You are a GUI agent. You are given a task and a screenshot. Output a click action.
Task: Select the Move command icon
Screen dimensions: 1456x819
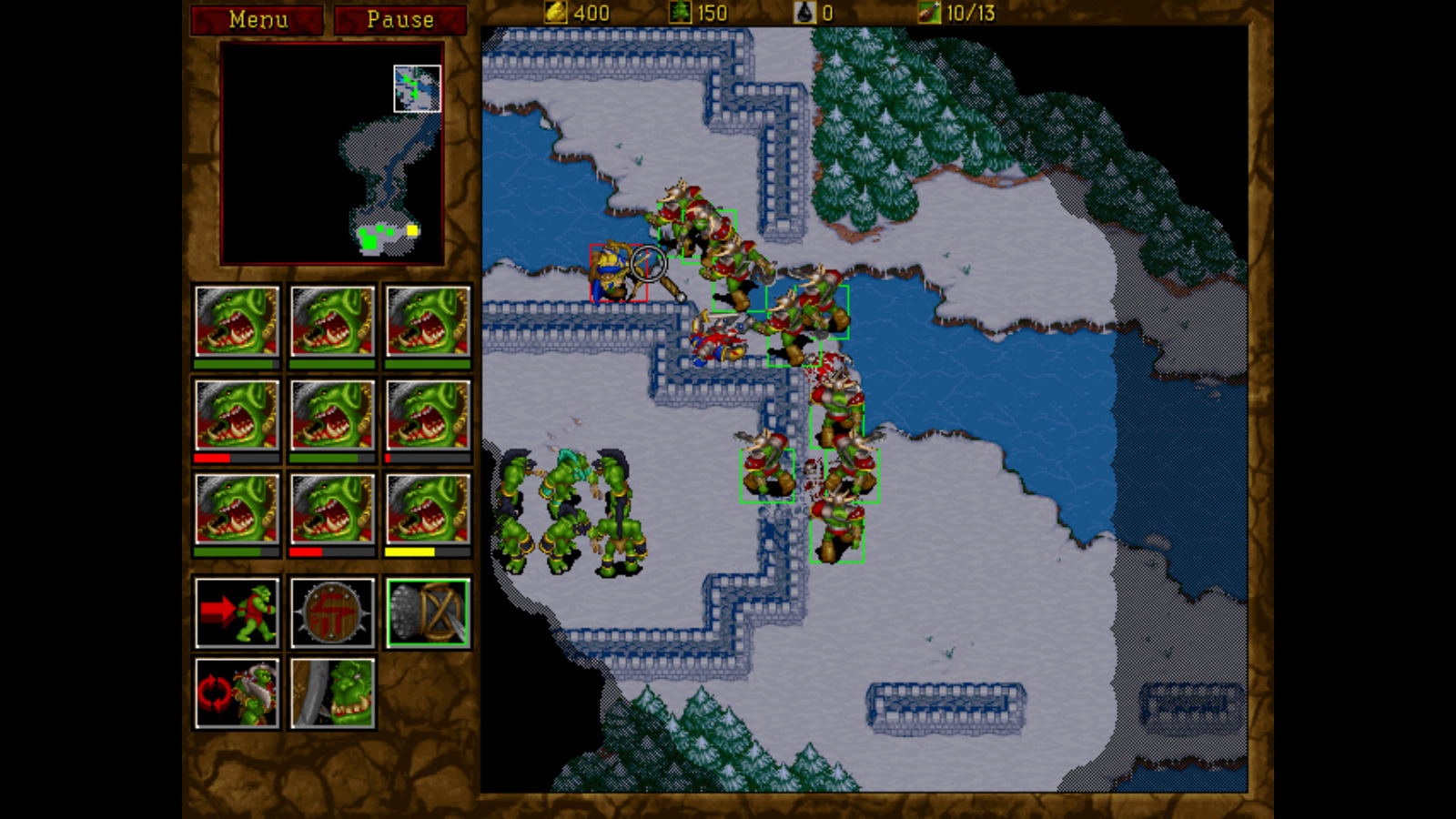pyautogui.click(x=237, y=612)
